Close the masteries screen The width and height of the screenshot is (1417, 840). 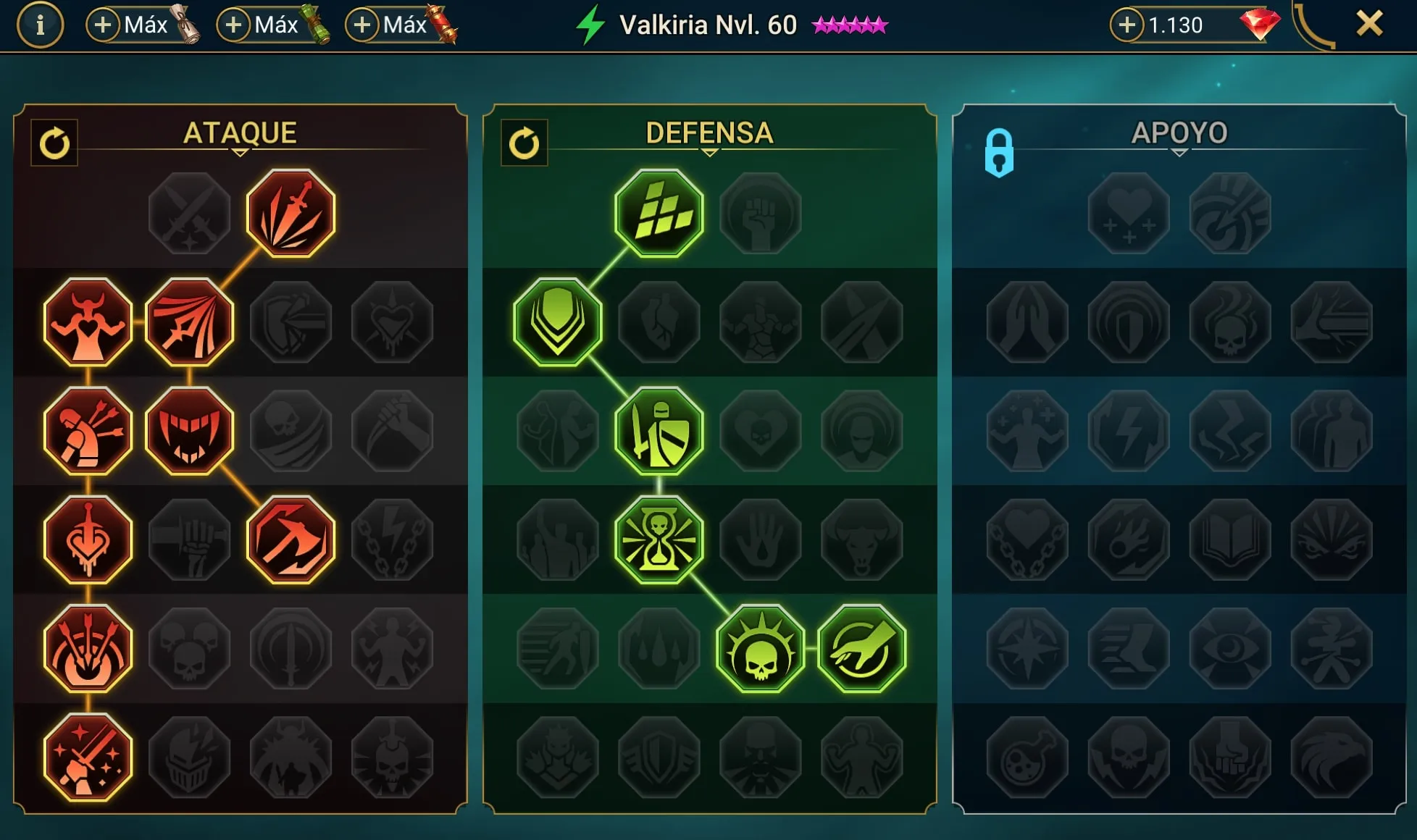point(1368,25)
